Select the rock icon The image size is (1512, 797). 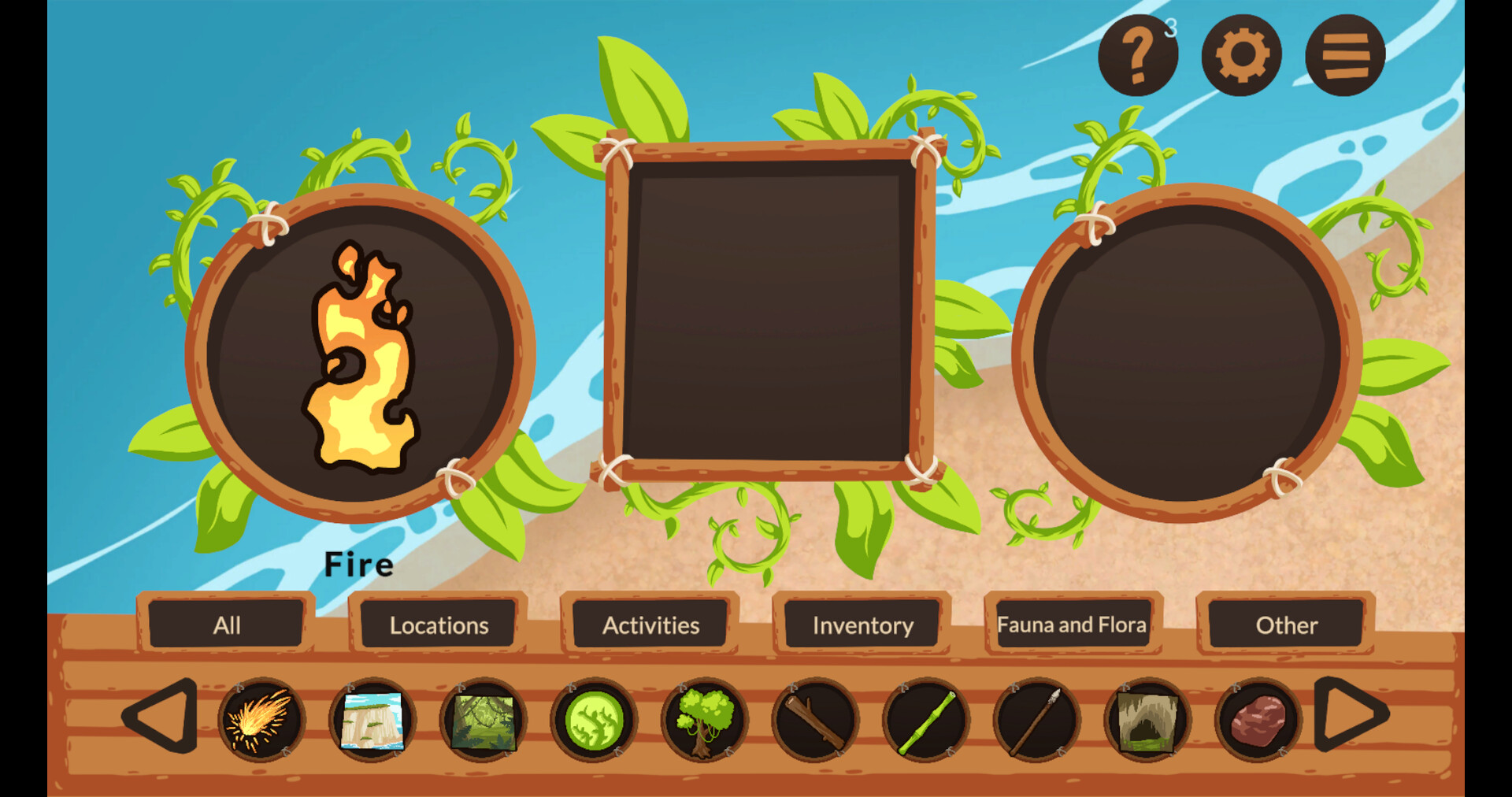pos(1257,721)
